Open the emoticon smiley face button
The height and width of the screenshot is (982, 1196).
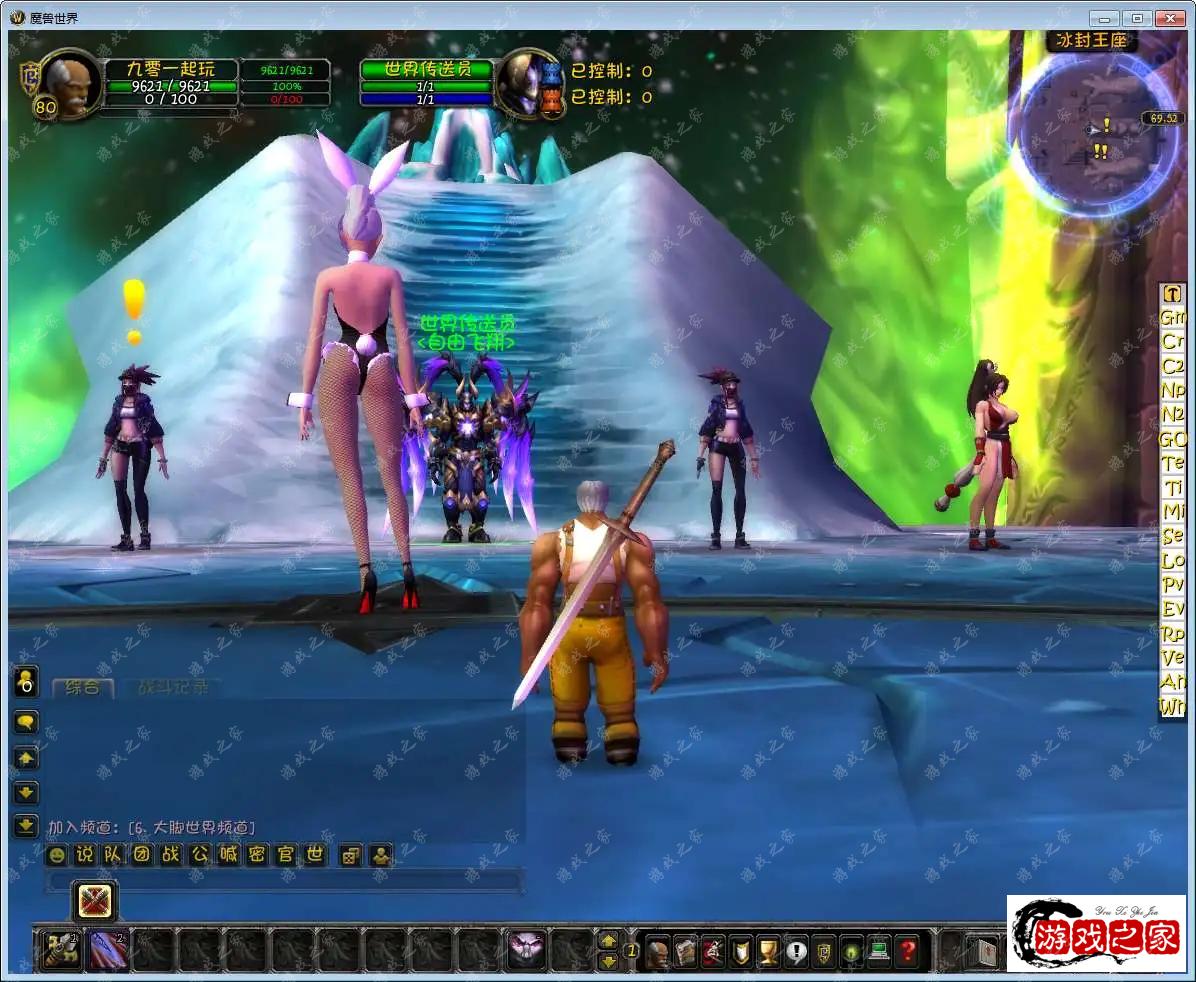tap(57, 856)
